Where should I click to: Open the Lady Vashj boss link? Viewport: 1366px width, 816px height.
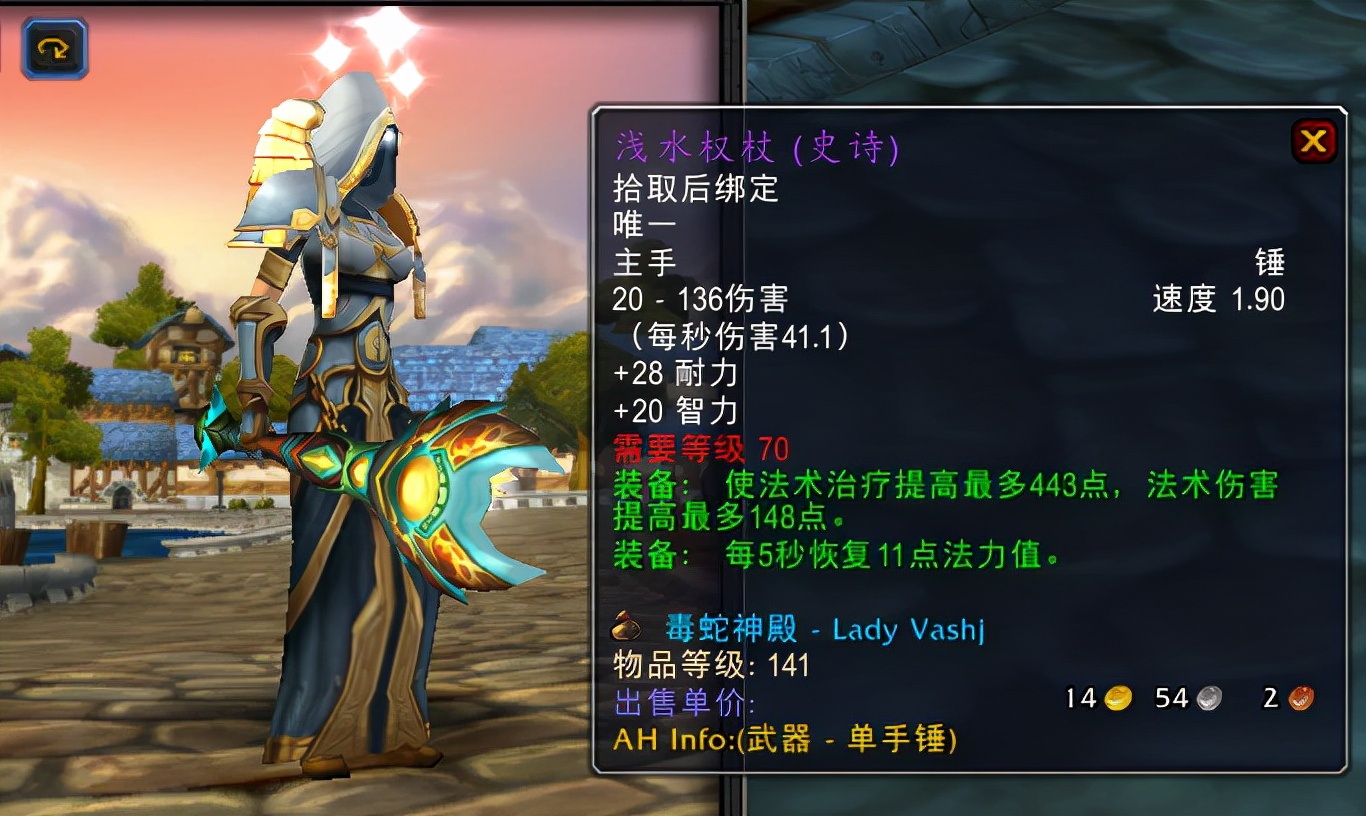tap(908, 630)
